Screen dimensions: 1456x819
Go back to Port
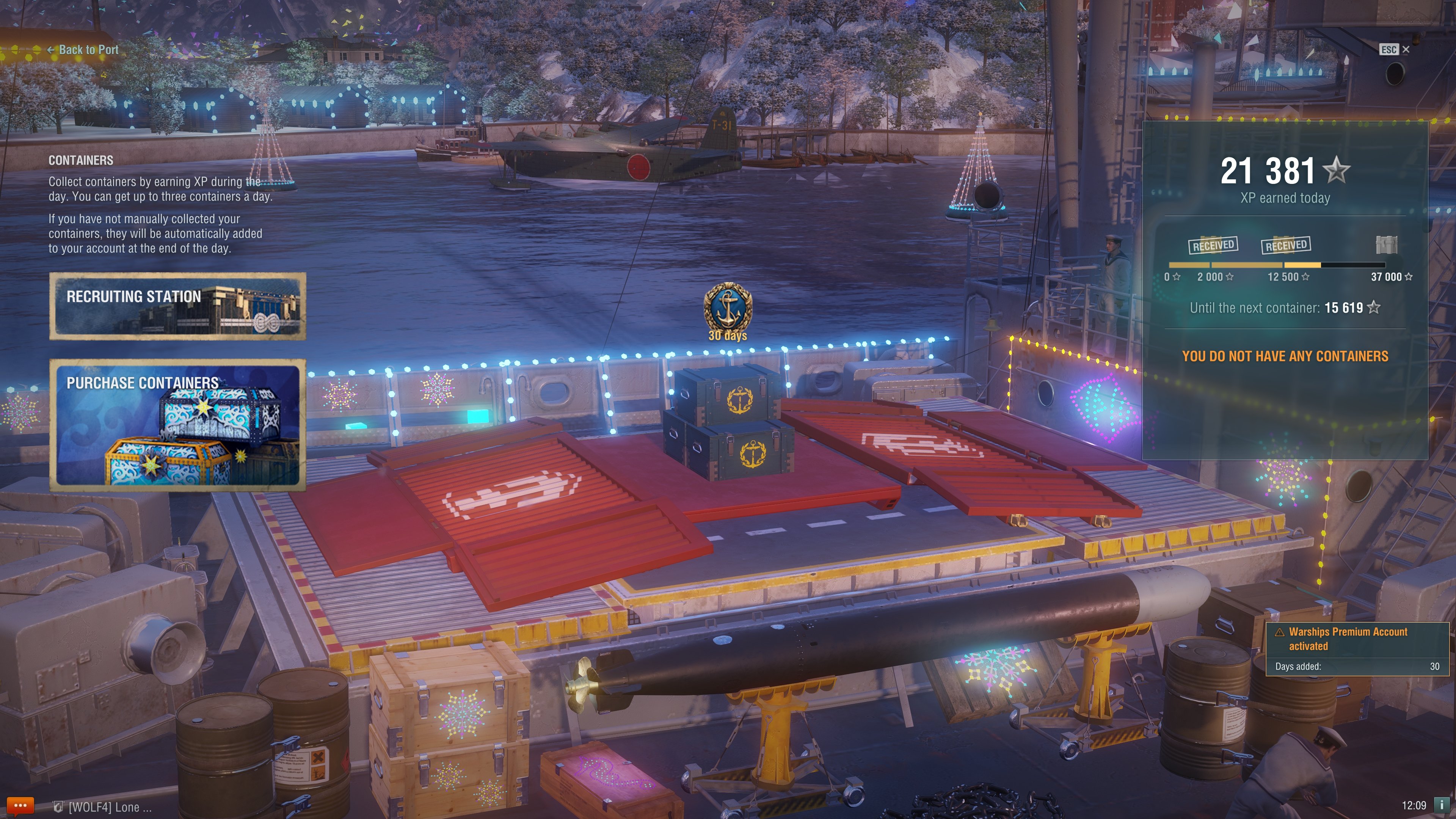pos(84,50)
